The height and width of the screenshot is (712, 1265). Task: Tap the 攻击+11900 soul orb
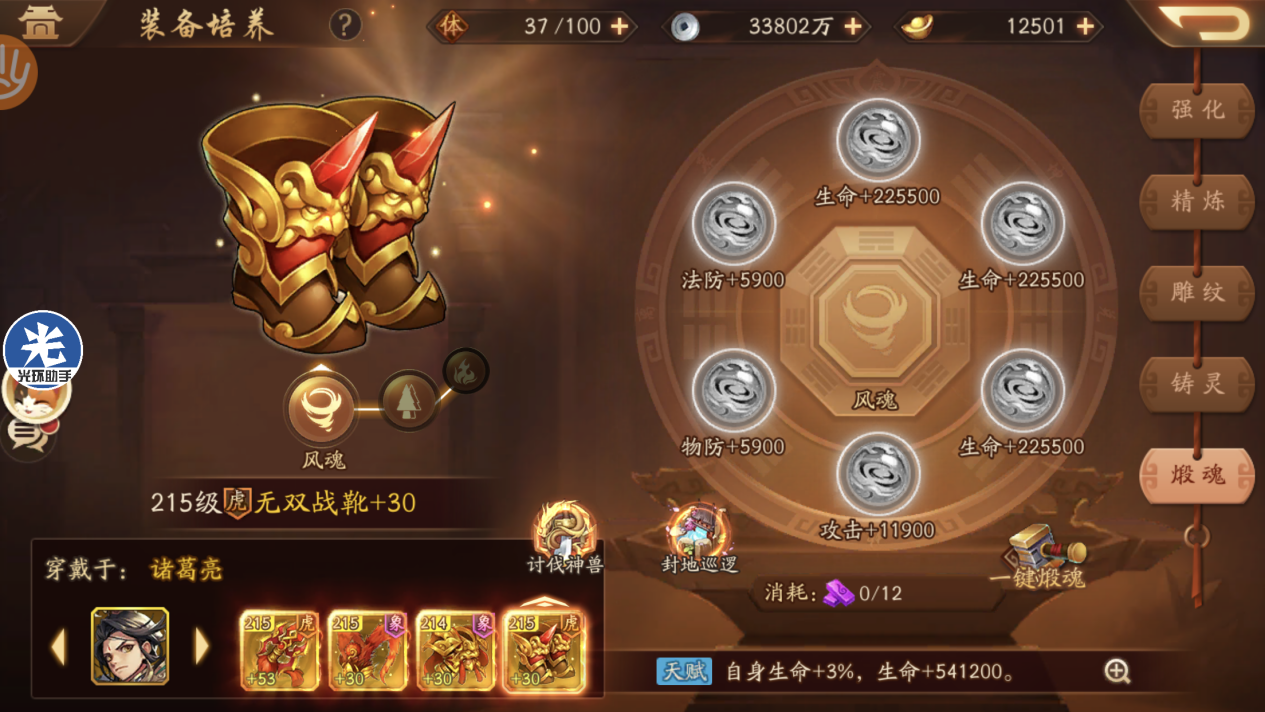click(877, 475)
